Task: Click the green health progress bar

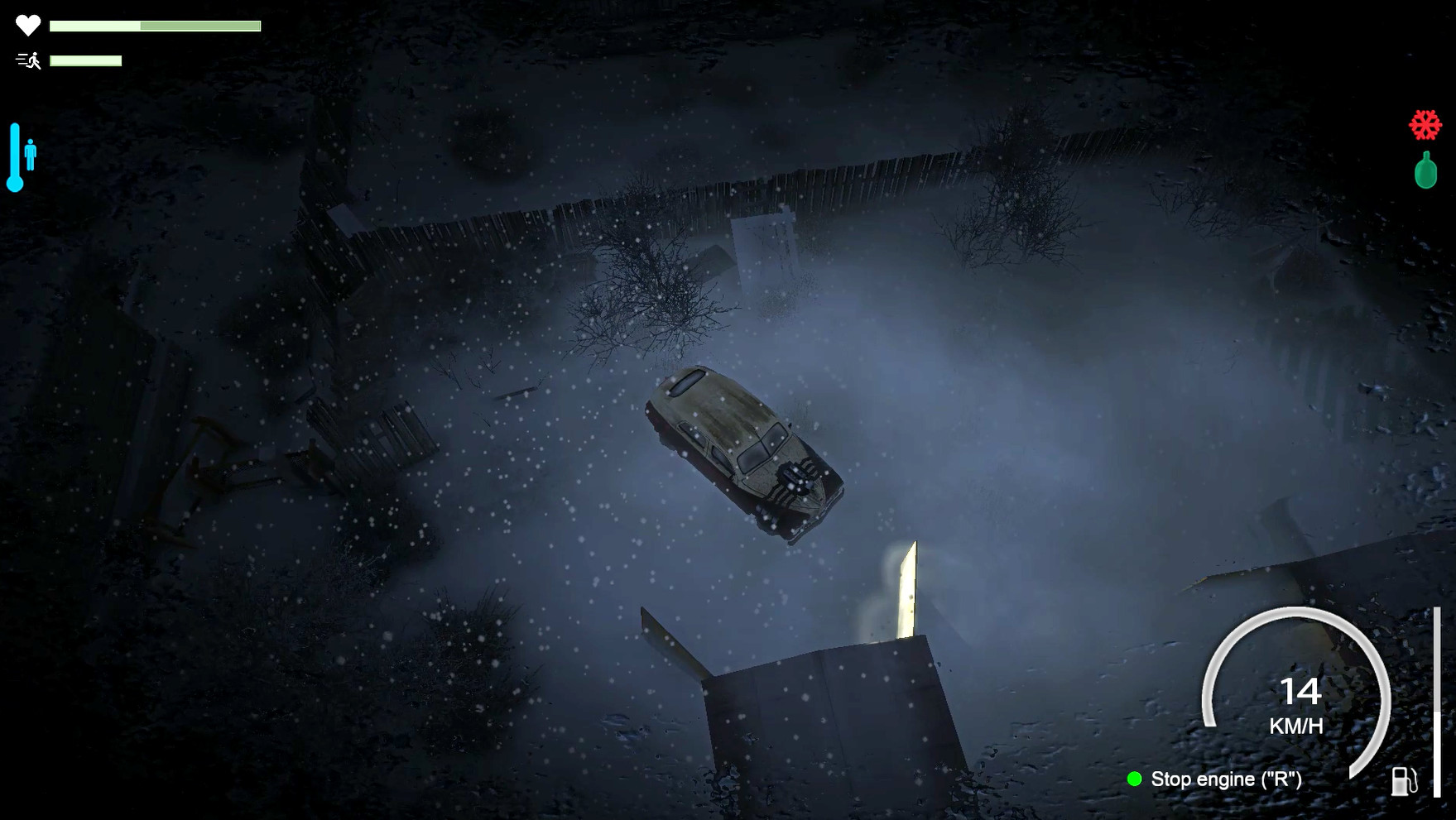Action: (x=153, y=23)
